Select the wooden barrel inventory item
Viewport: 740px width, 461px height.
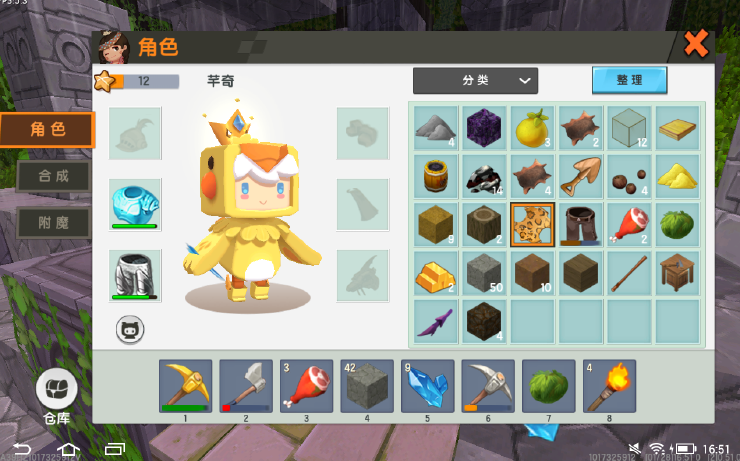point(436,176)
